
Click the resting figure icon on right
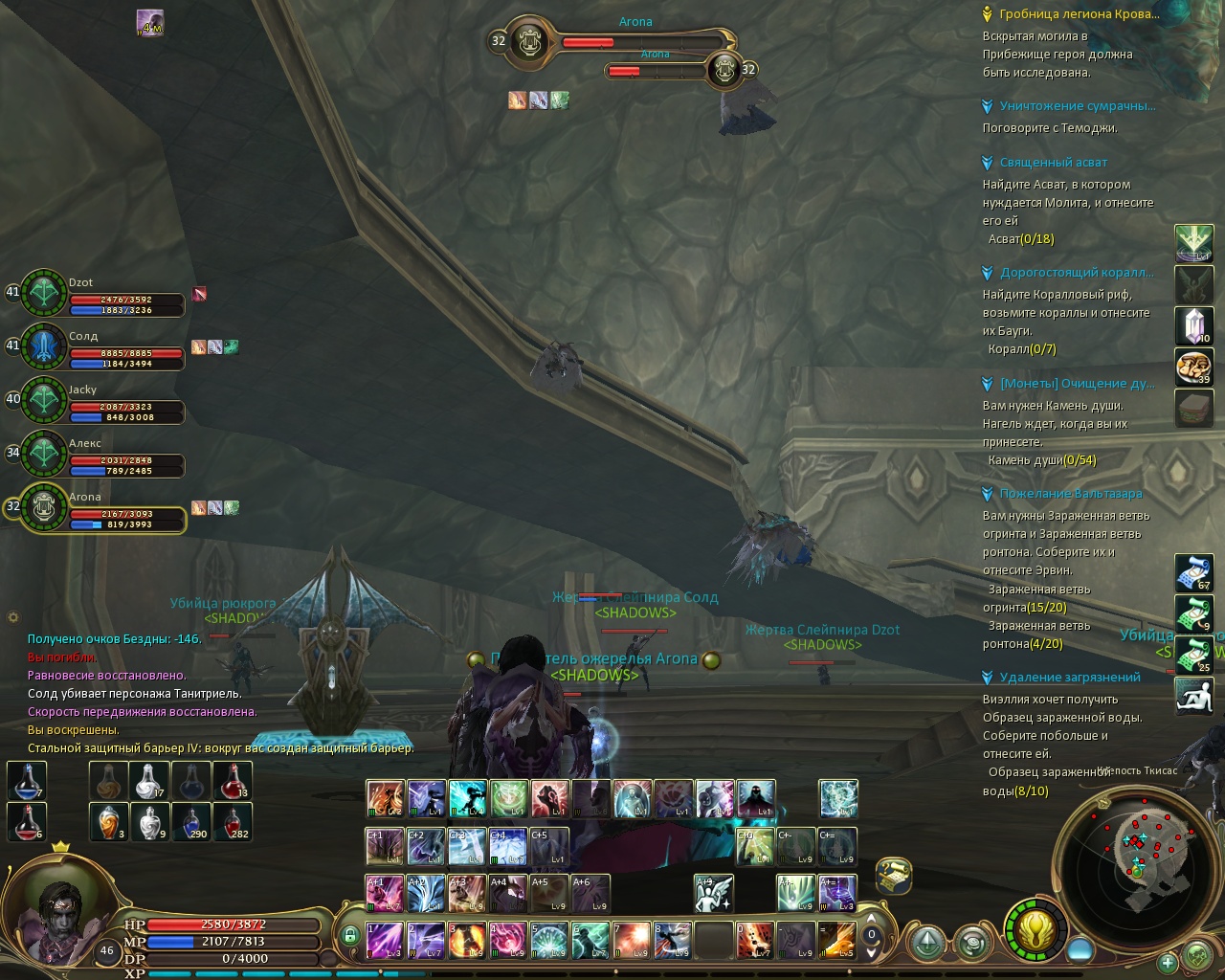coord(1193,696)
